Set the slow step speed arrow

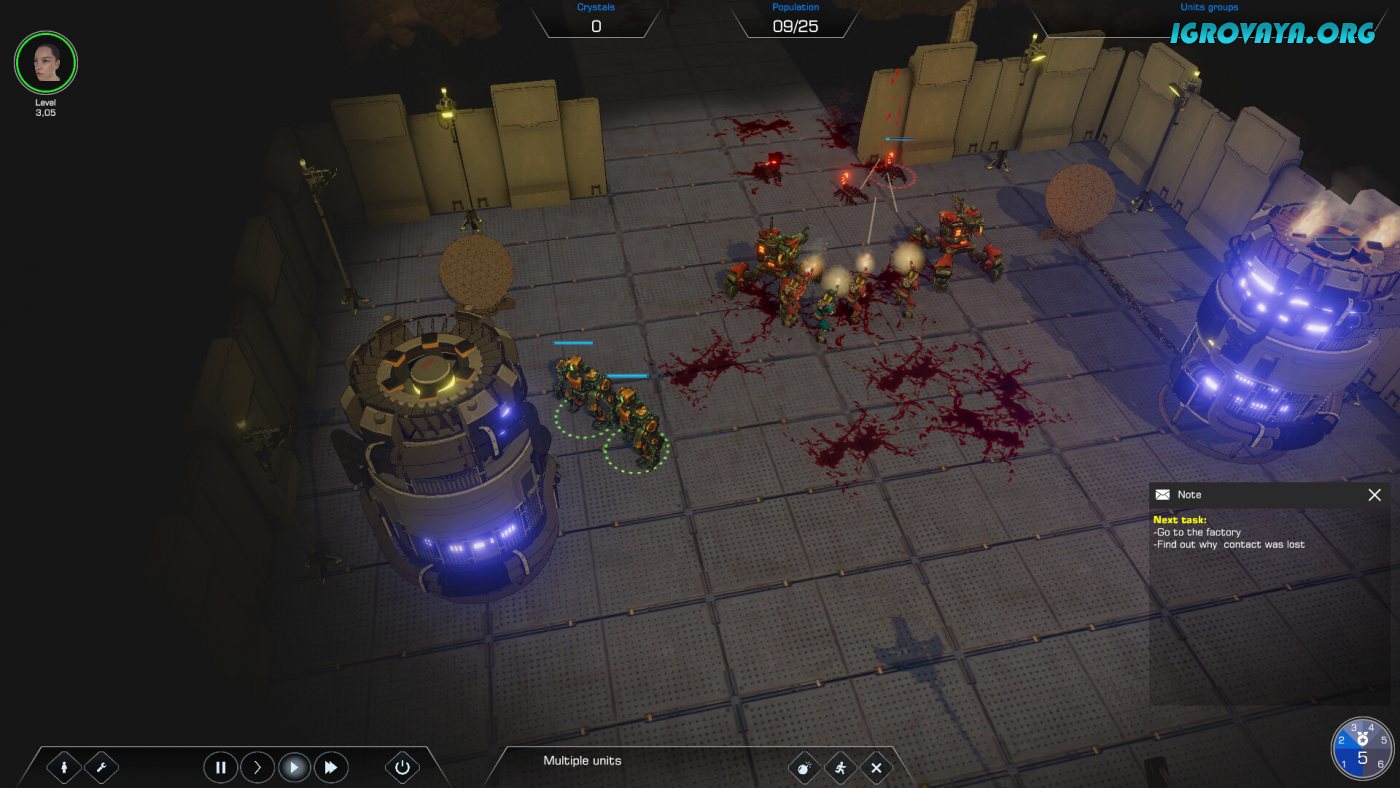point(257,768)
